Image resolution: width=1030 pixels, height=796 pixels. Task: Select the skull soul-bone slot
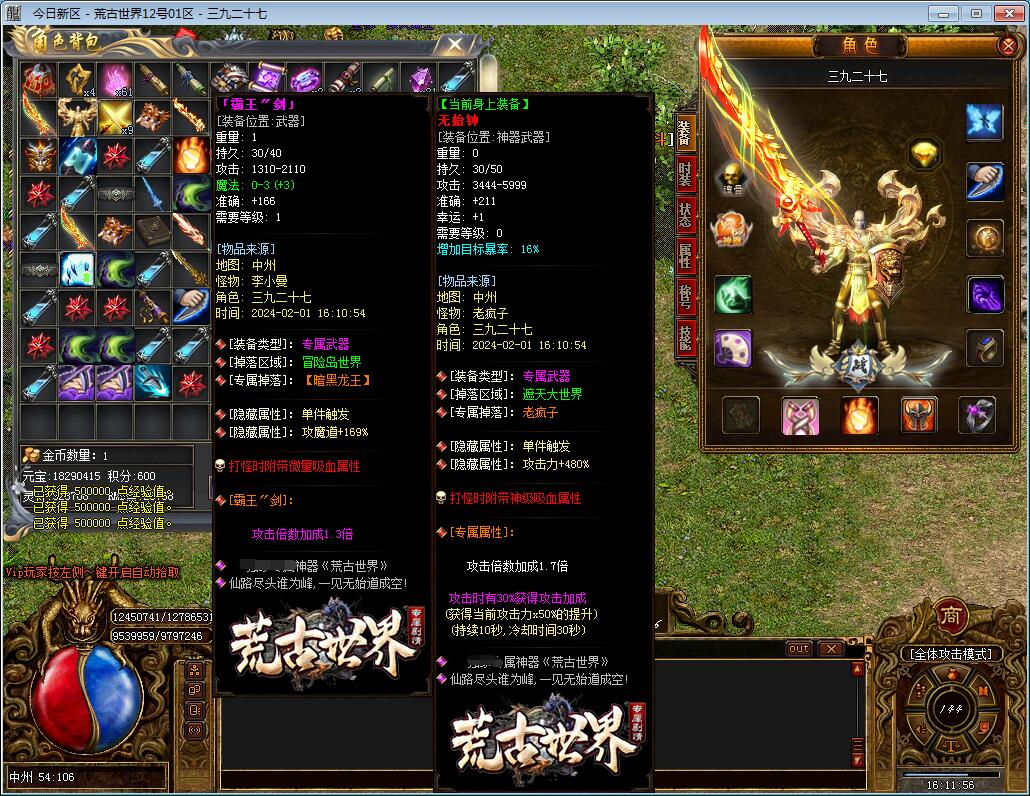coord(733,177)
